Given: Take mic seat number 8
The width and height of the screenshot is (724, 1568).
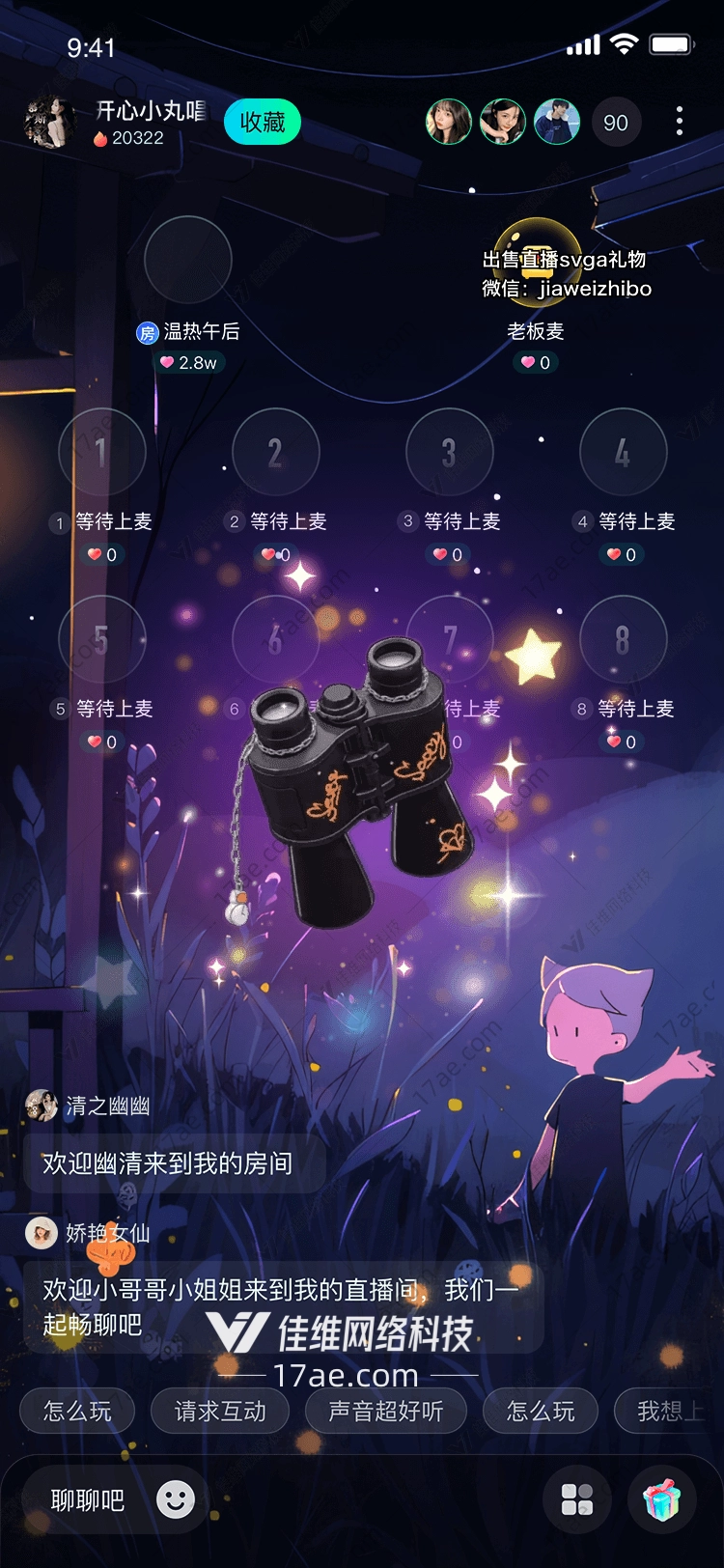Looking at the screenshot, I should coord(623,638).
